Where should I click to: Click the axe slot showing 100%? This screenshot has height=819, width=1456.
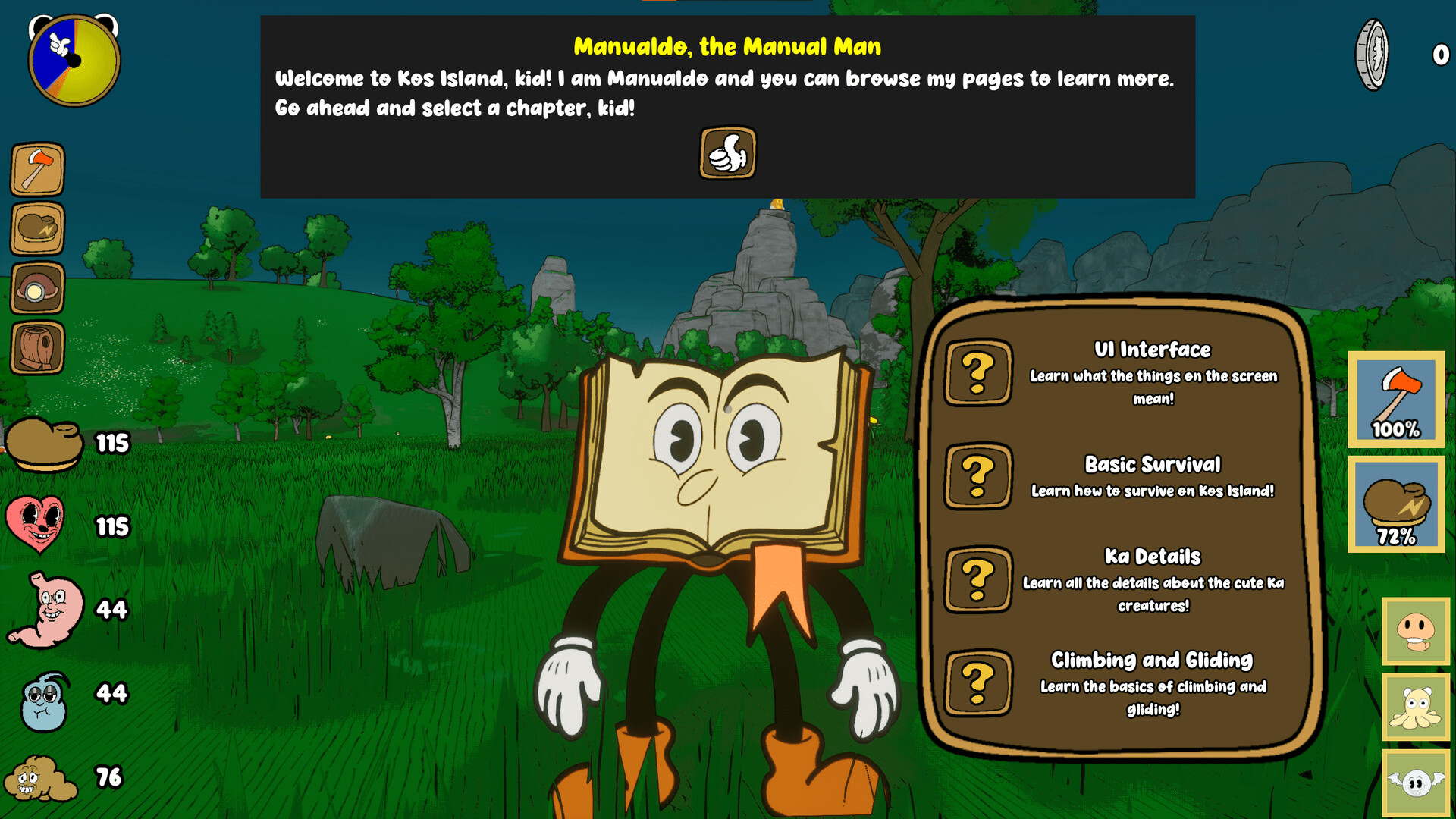coord(1396,399)
